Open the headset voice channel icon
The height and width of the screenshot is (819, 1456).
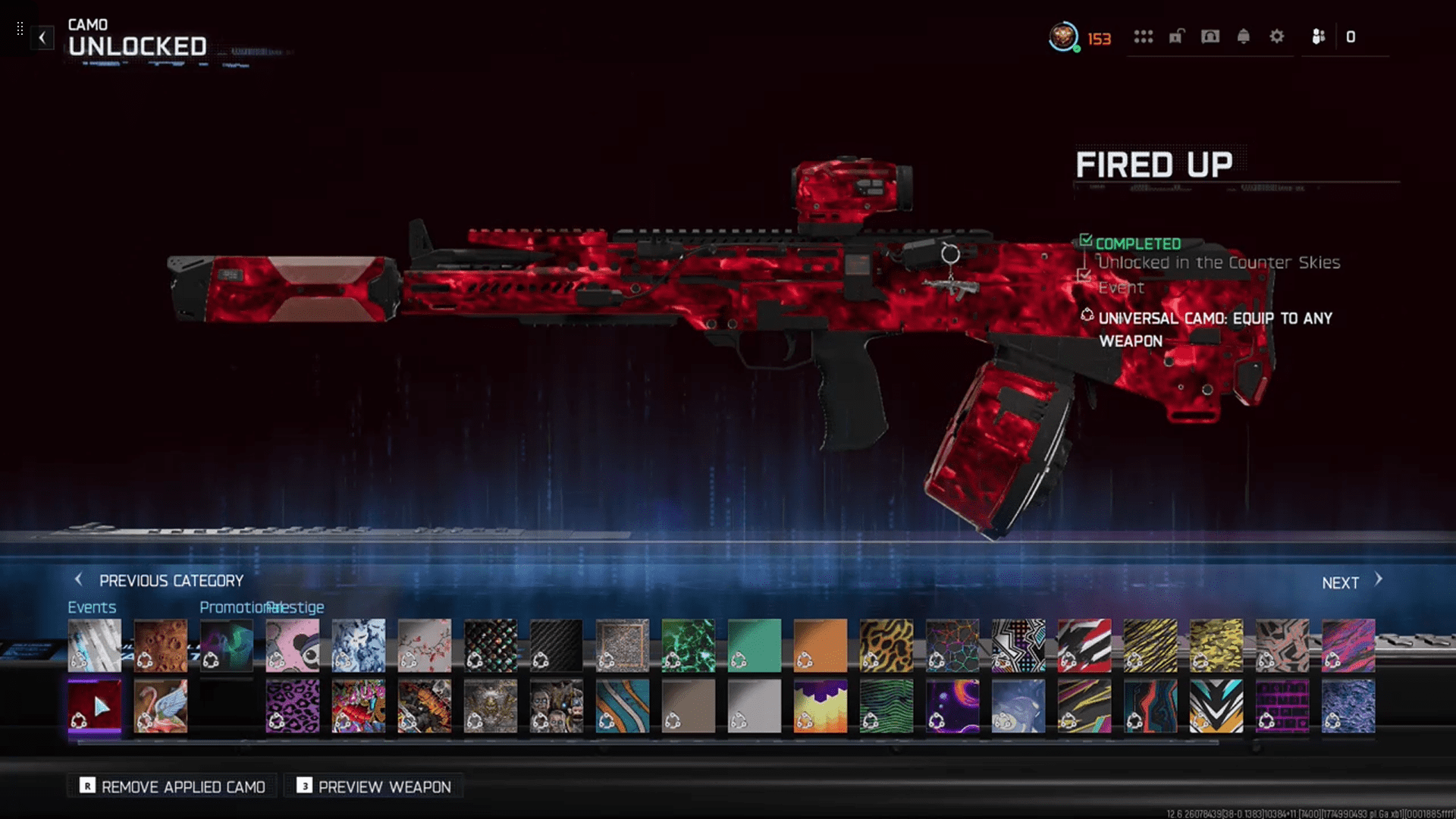click(x=1210, y=36)
